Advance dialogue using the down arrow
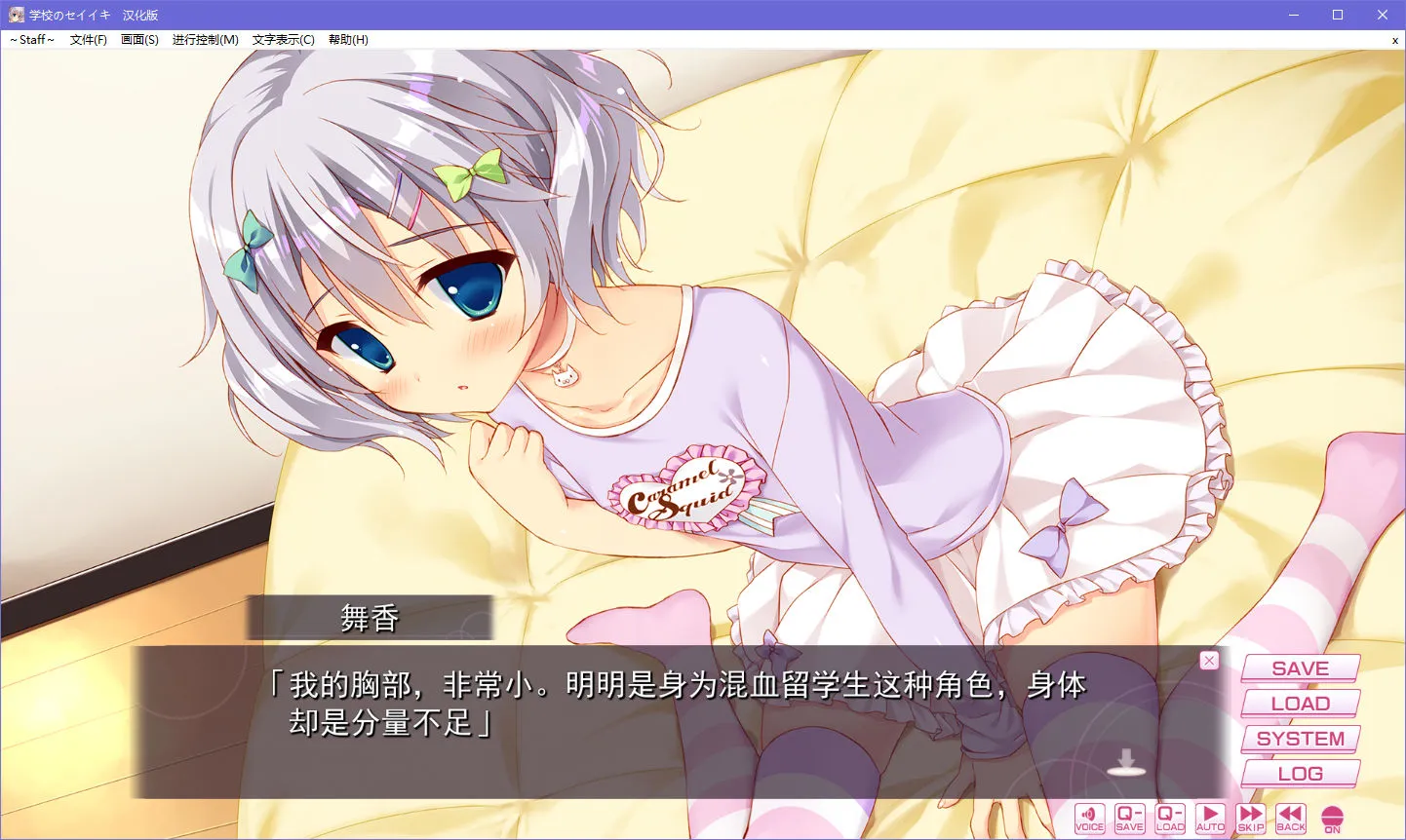Image resolution: width=1406 pixels, height=840 pixels. coord(1126,762)
